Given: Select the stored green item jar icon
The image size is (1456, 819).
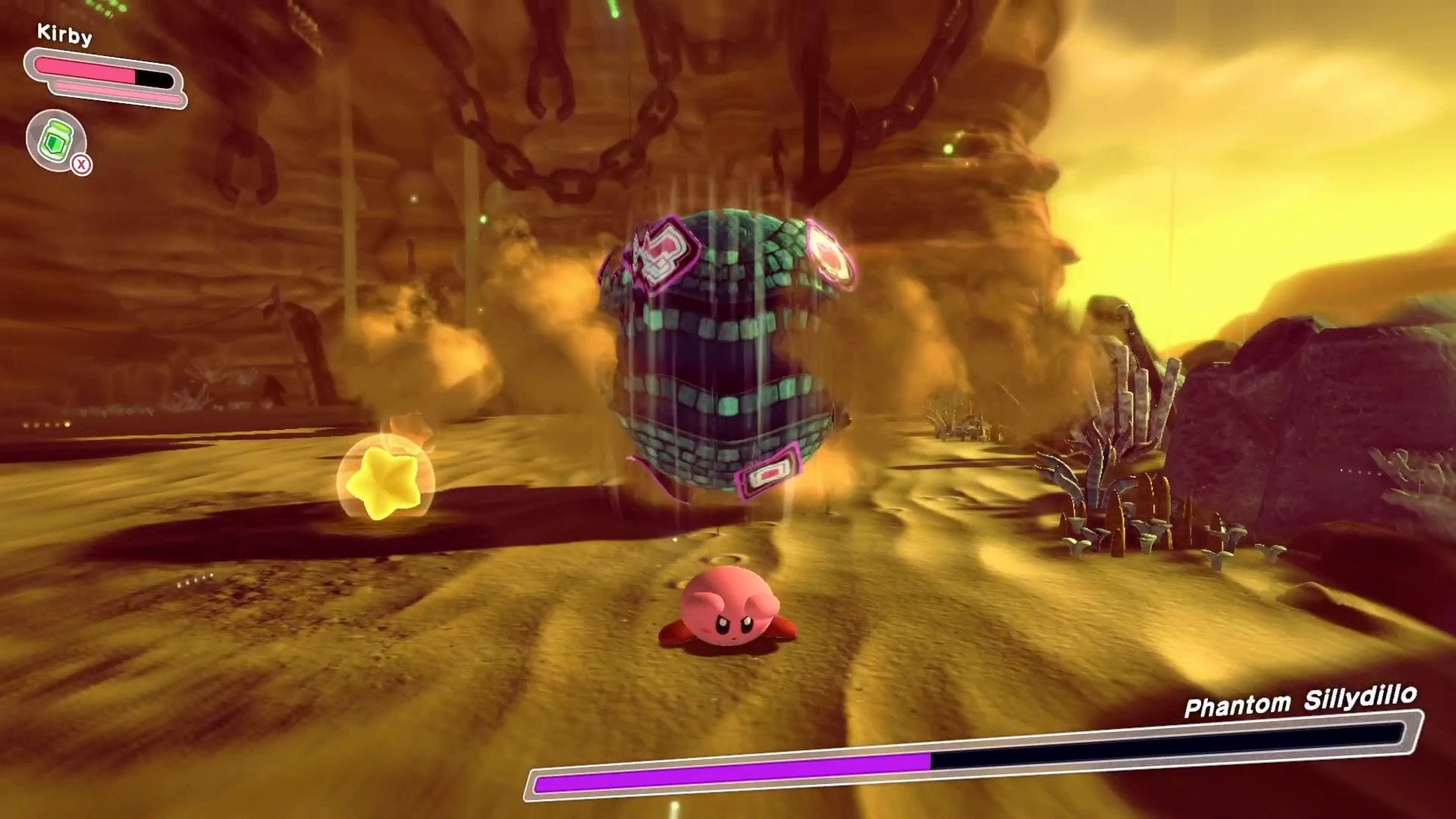Looking at the screenshot, I should [x=56, y=140].
